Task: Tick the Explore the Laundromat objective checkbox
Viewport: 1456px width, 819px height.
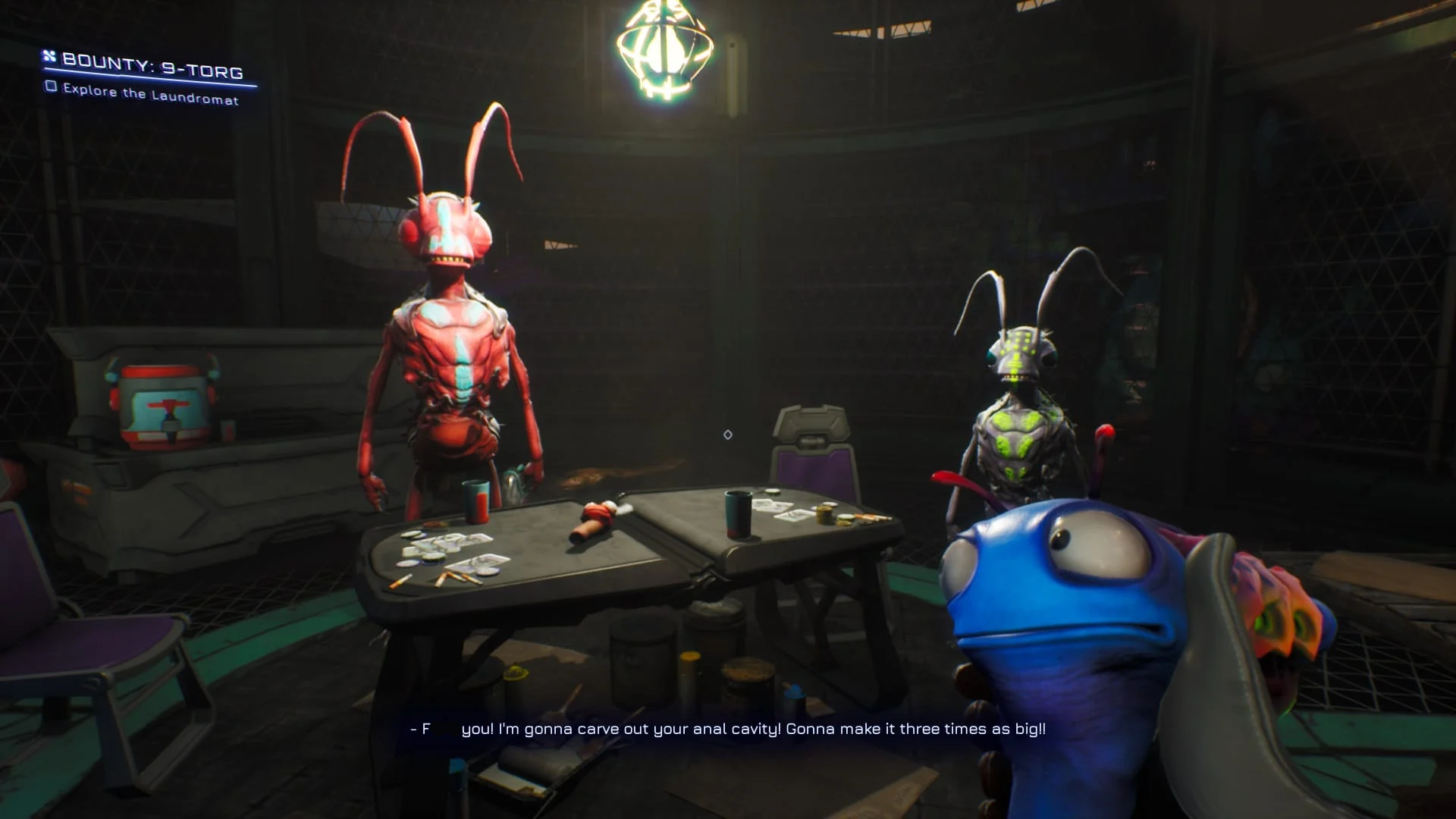Action: click(52, 86)
